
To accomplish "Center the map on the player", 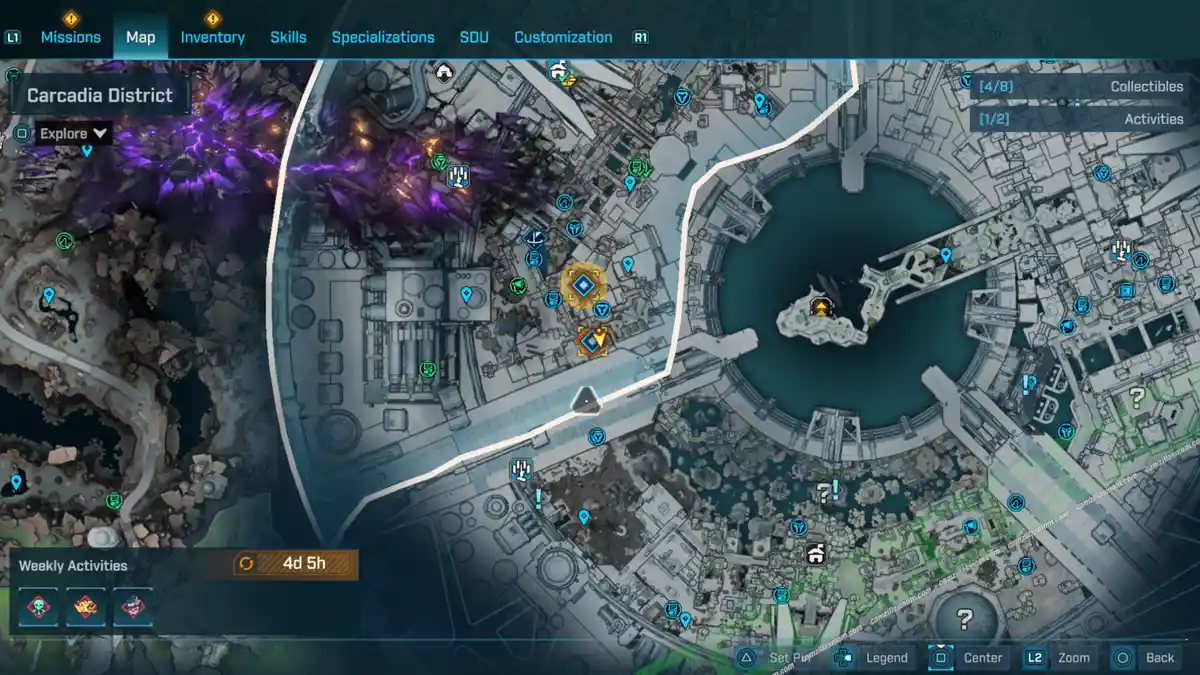I will pos(968,657).
